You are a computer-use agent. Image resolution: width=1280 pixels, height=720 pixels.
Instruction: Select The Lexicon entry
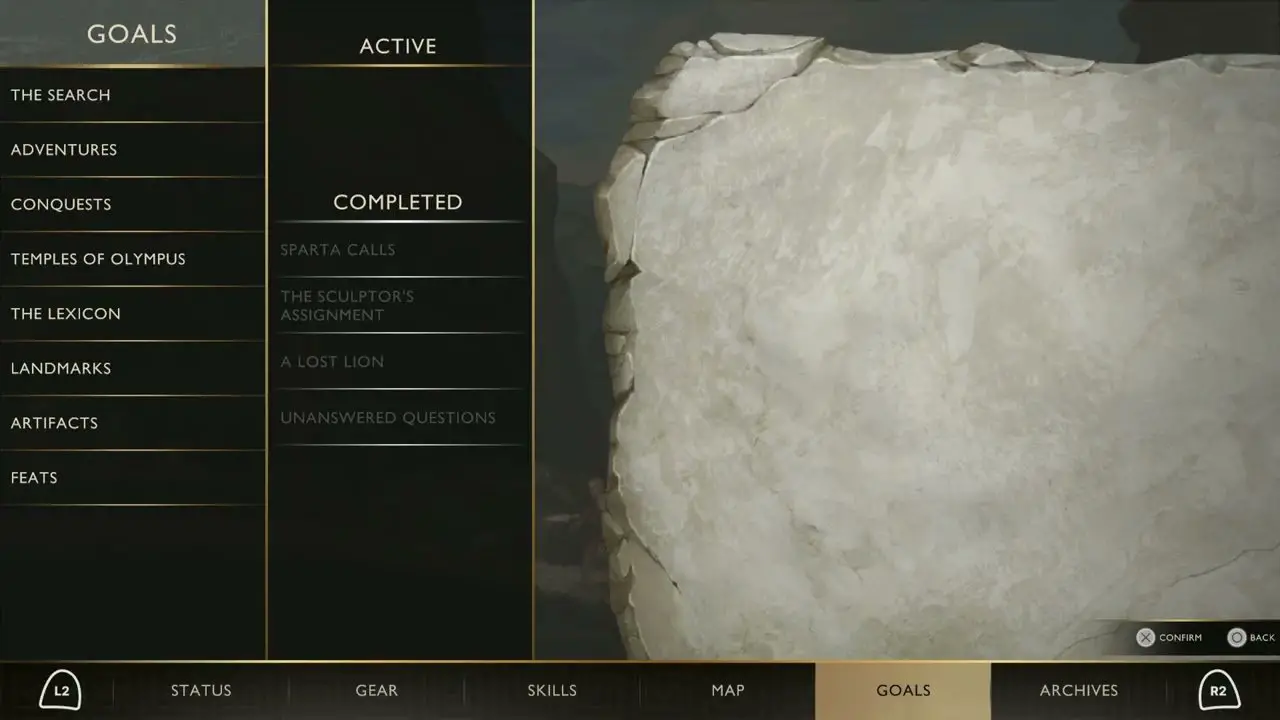[x=66, y=314]
